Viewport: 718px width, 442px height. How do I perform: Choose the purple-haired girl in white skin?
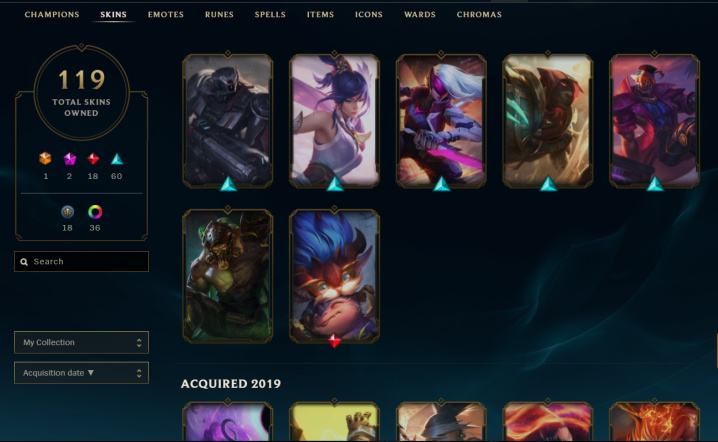tap(334, 120)
